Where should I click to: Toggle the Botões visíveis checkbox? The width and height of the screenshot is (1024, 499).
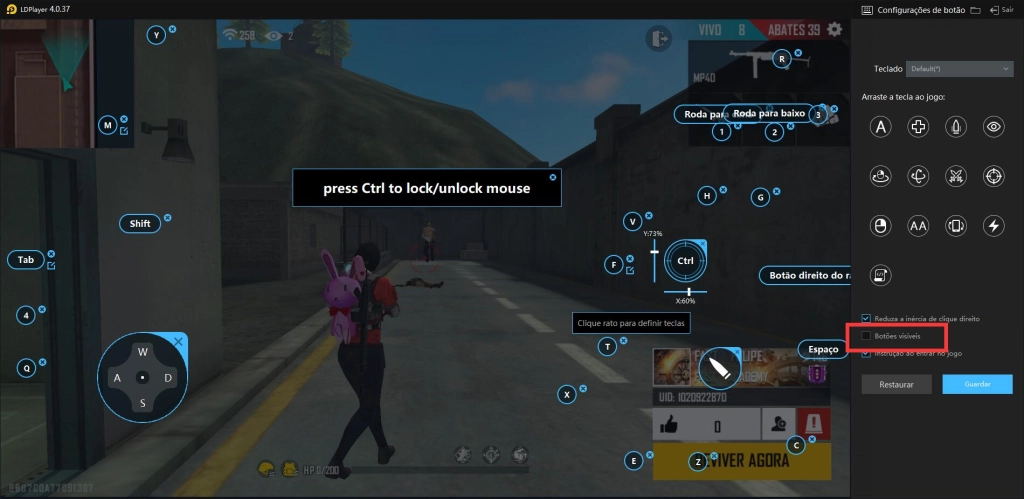pos(866,336)
